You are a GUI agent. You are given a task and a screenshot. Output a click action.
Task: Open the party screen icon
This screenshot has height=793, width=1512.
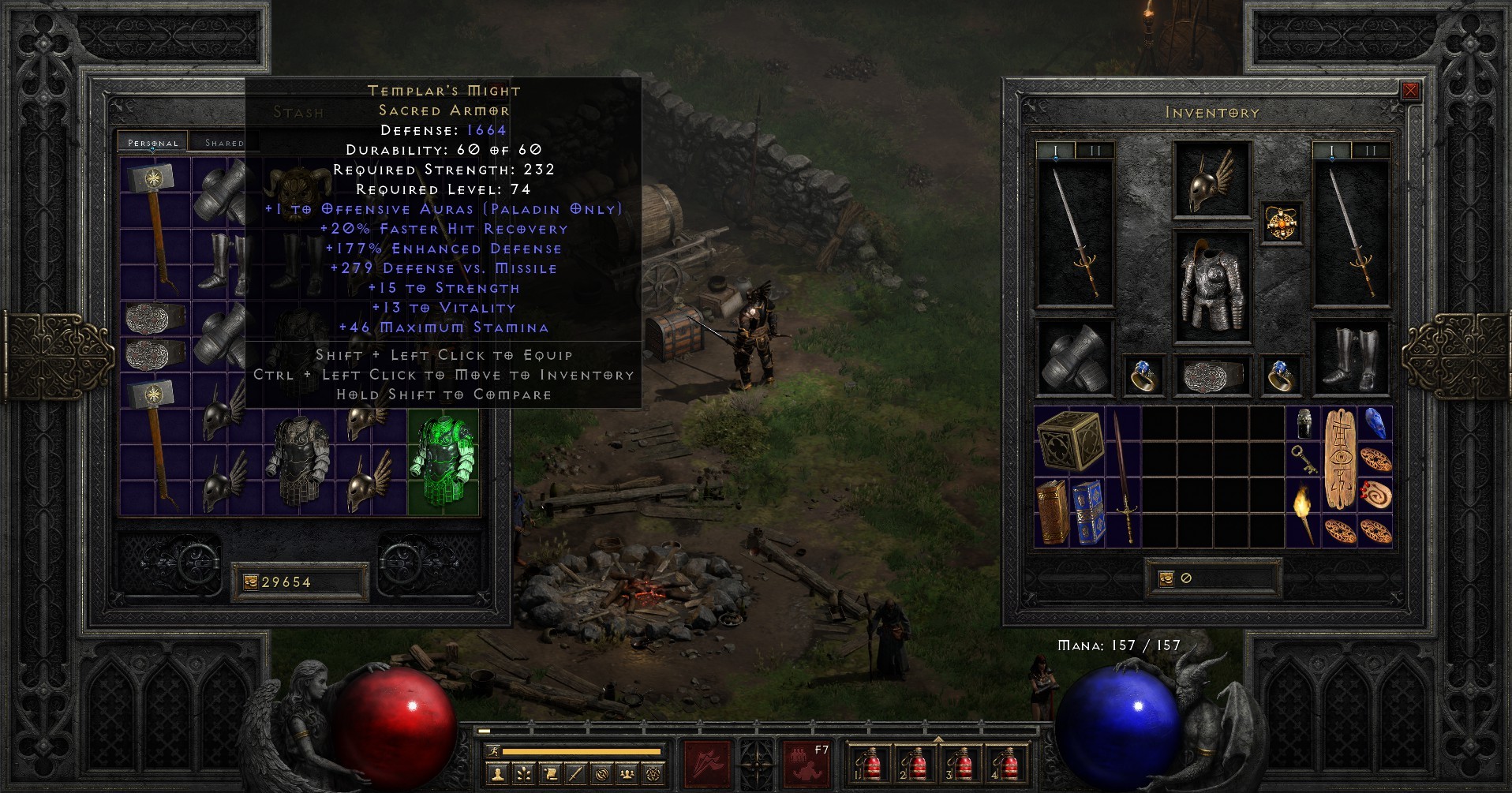coord(627,775)
